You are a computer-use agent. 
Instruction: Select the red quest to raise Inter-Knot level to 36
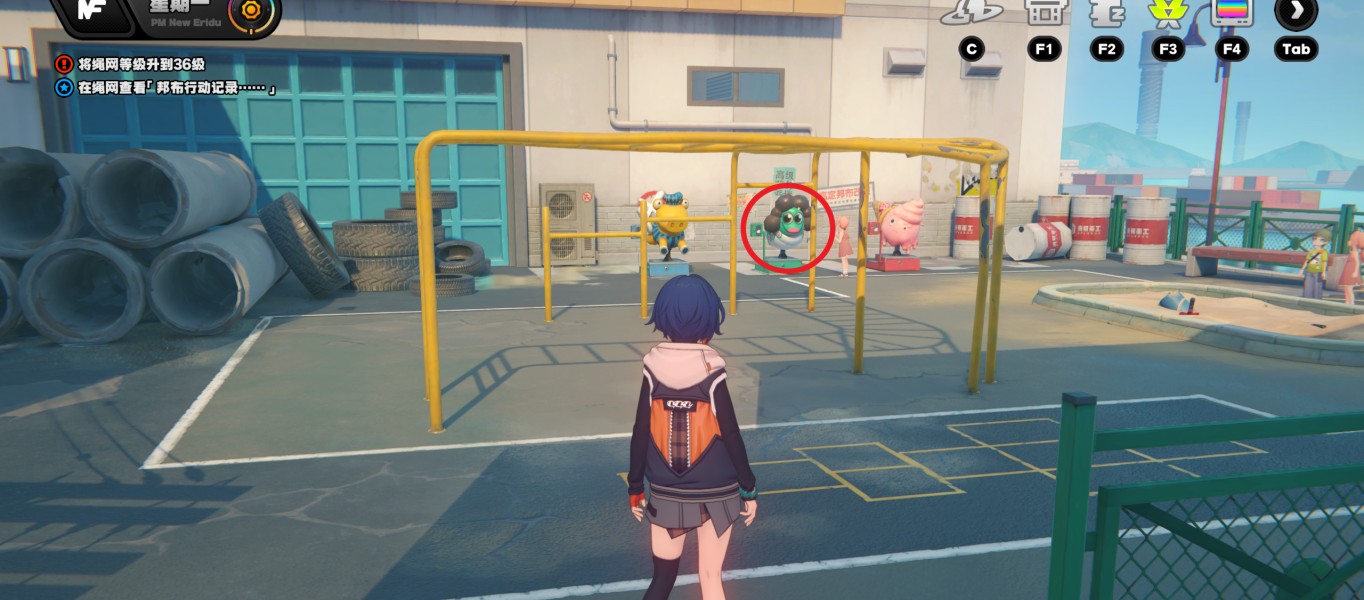click(x=140, y=64)
